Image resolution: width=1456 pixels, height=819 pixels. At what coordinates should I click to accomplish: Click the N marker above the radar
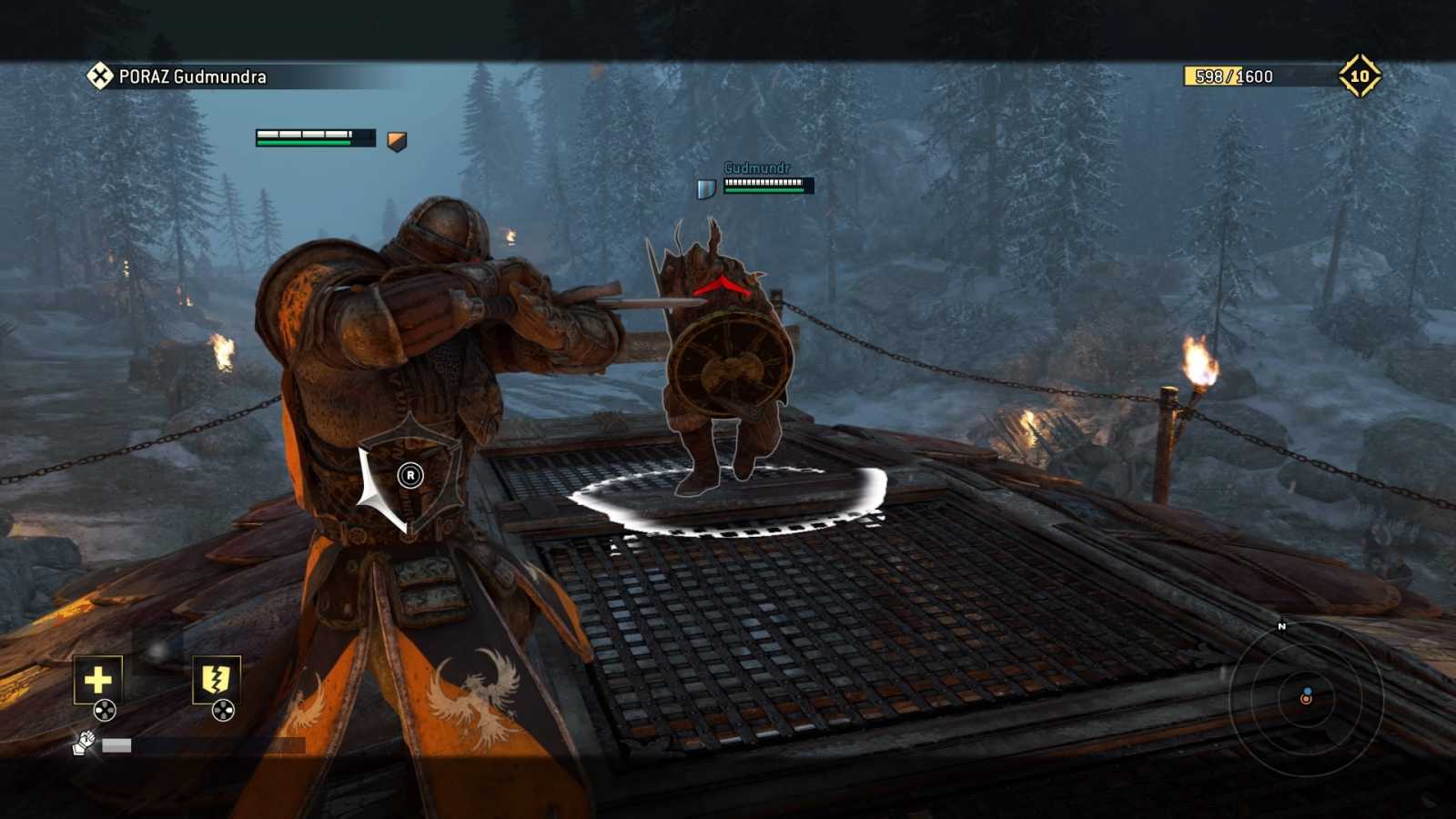click(1283, 627)
